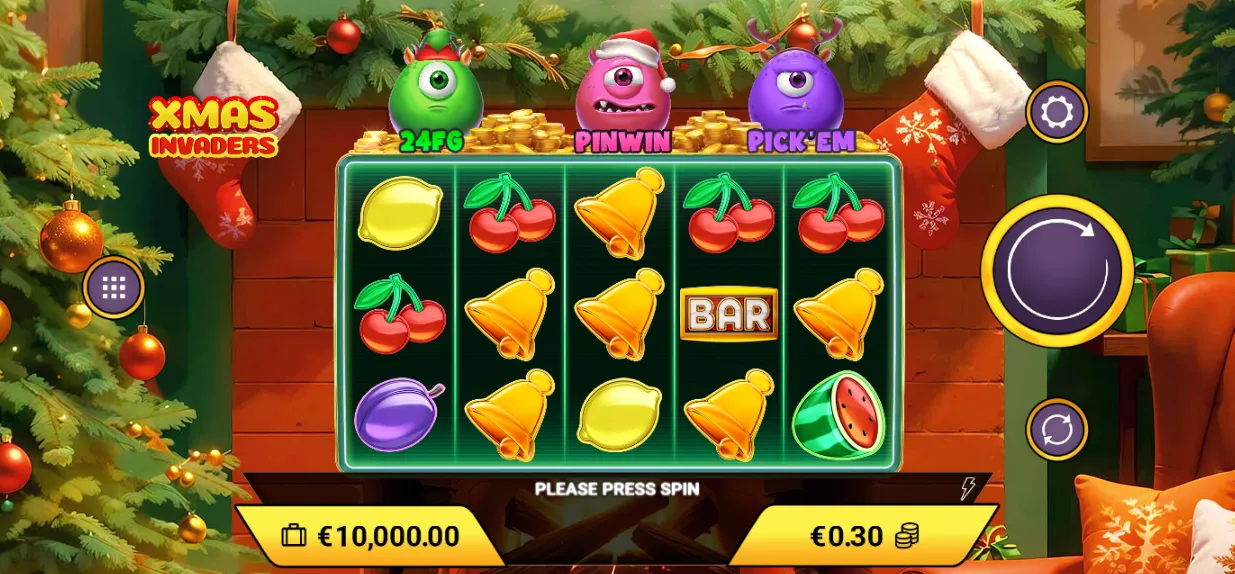This screenshot has height=574, width=1235.
Task: Activate the autoplay circular arrows button
Action: [x=1057, y=429]
